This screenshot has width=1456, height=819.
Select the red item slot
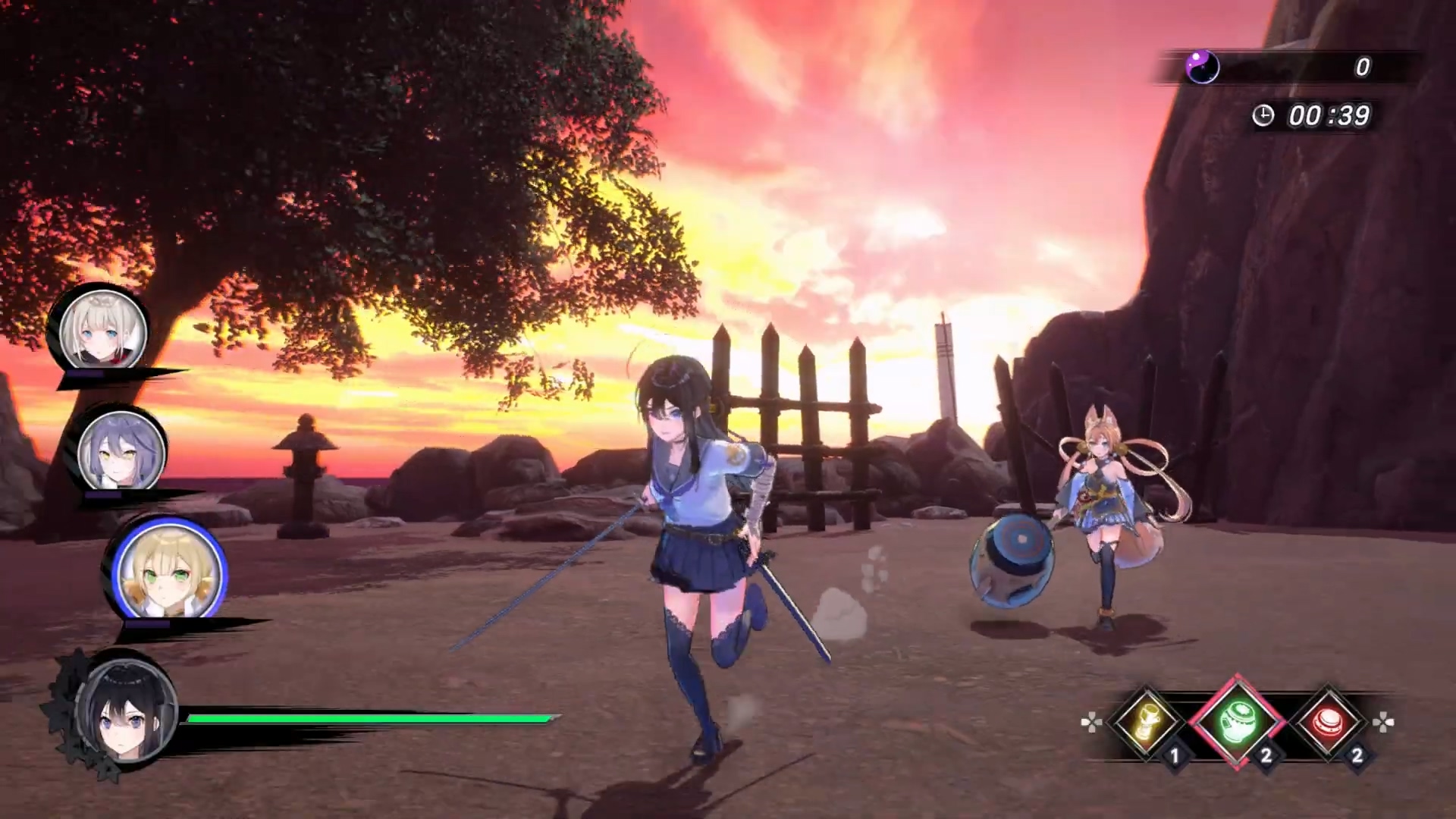coord(1328,721)
